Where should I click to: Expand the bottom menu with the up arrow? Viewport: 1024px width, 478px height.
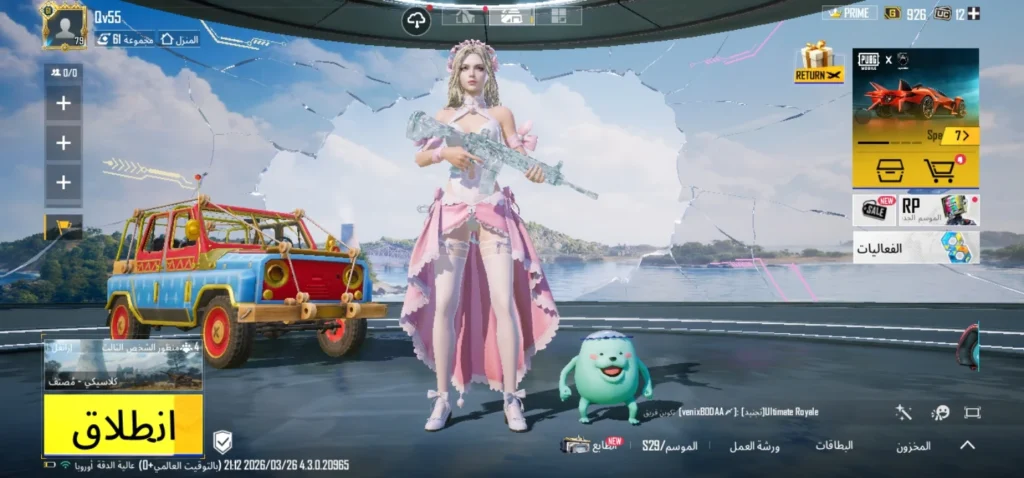(x=967, y=445)
